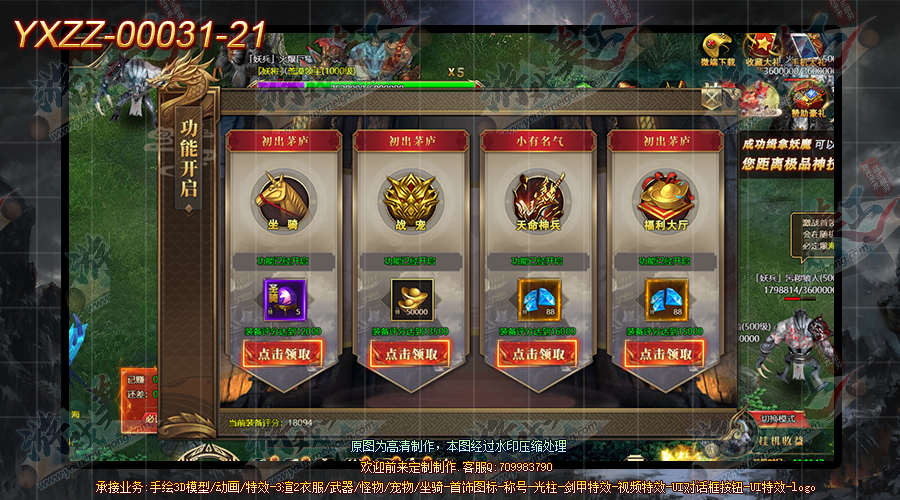This screenshot has height=500, width=900.
Task: Claim the 天命神兵 reward with 点击领取
Action: 537,353
